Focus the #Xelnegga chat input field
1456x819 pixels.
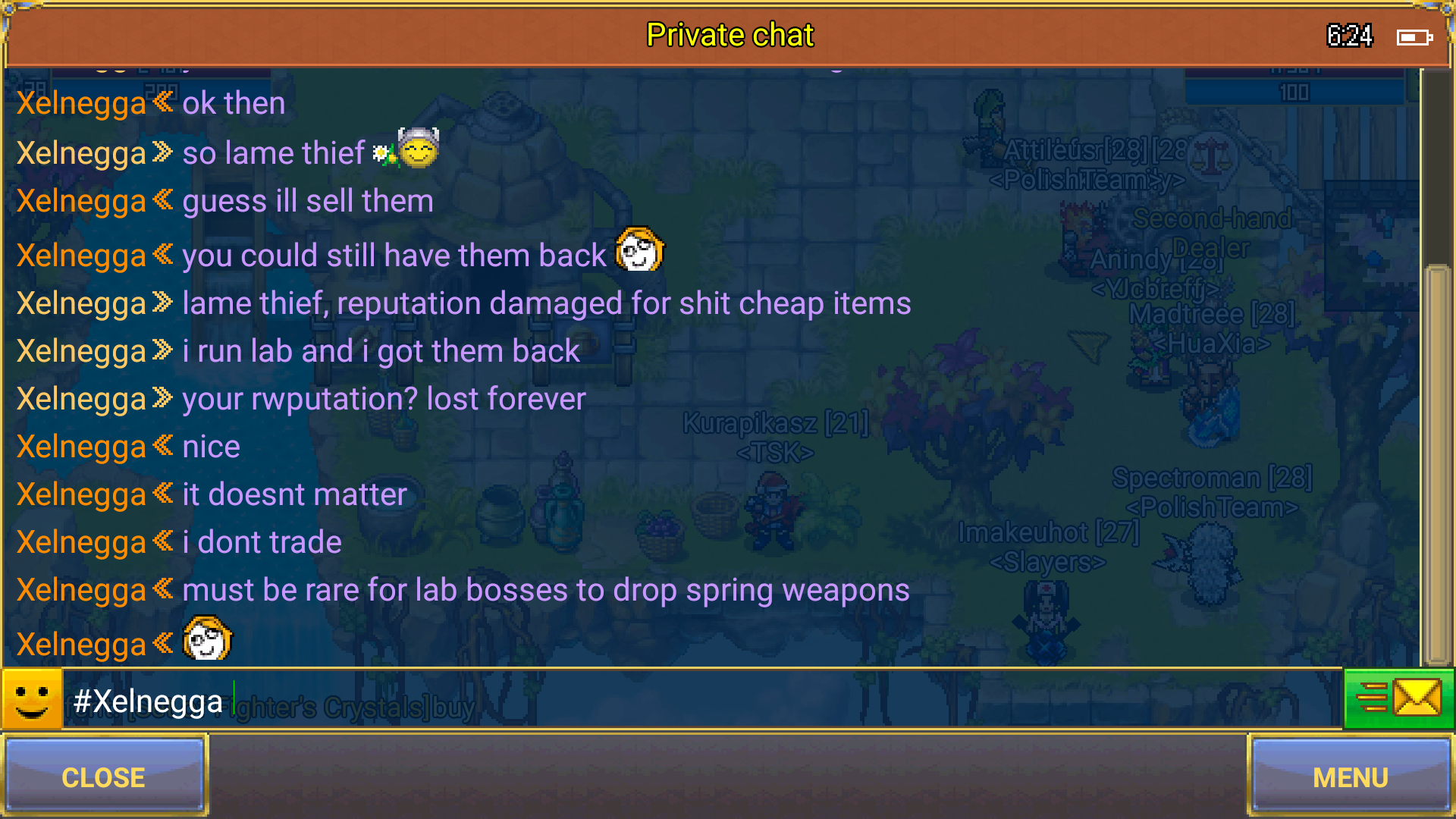pyautogui.click(x=682, y=700)
